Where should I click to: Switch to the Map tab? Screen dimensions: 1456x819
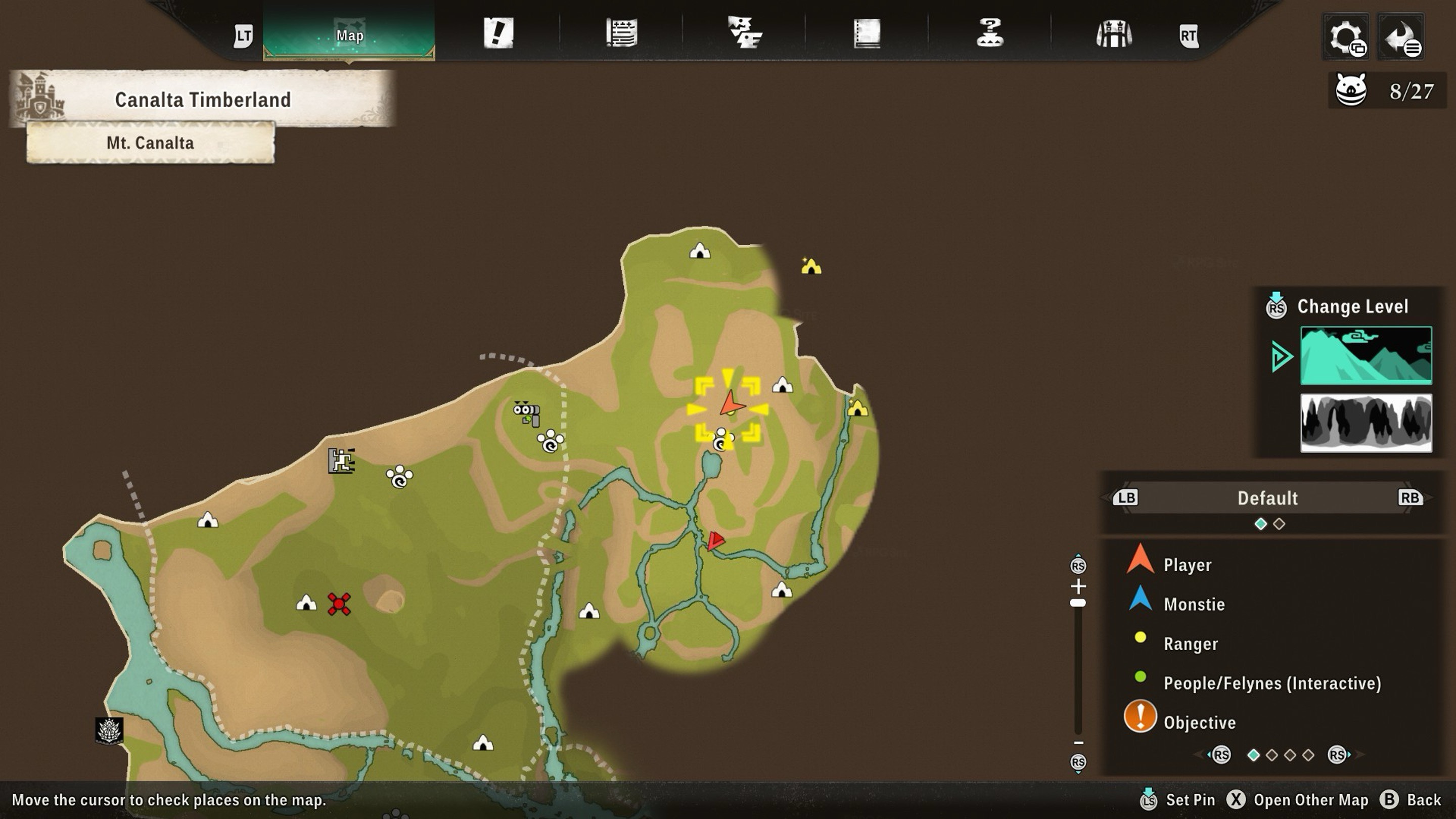(349, 35)
